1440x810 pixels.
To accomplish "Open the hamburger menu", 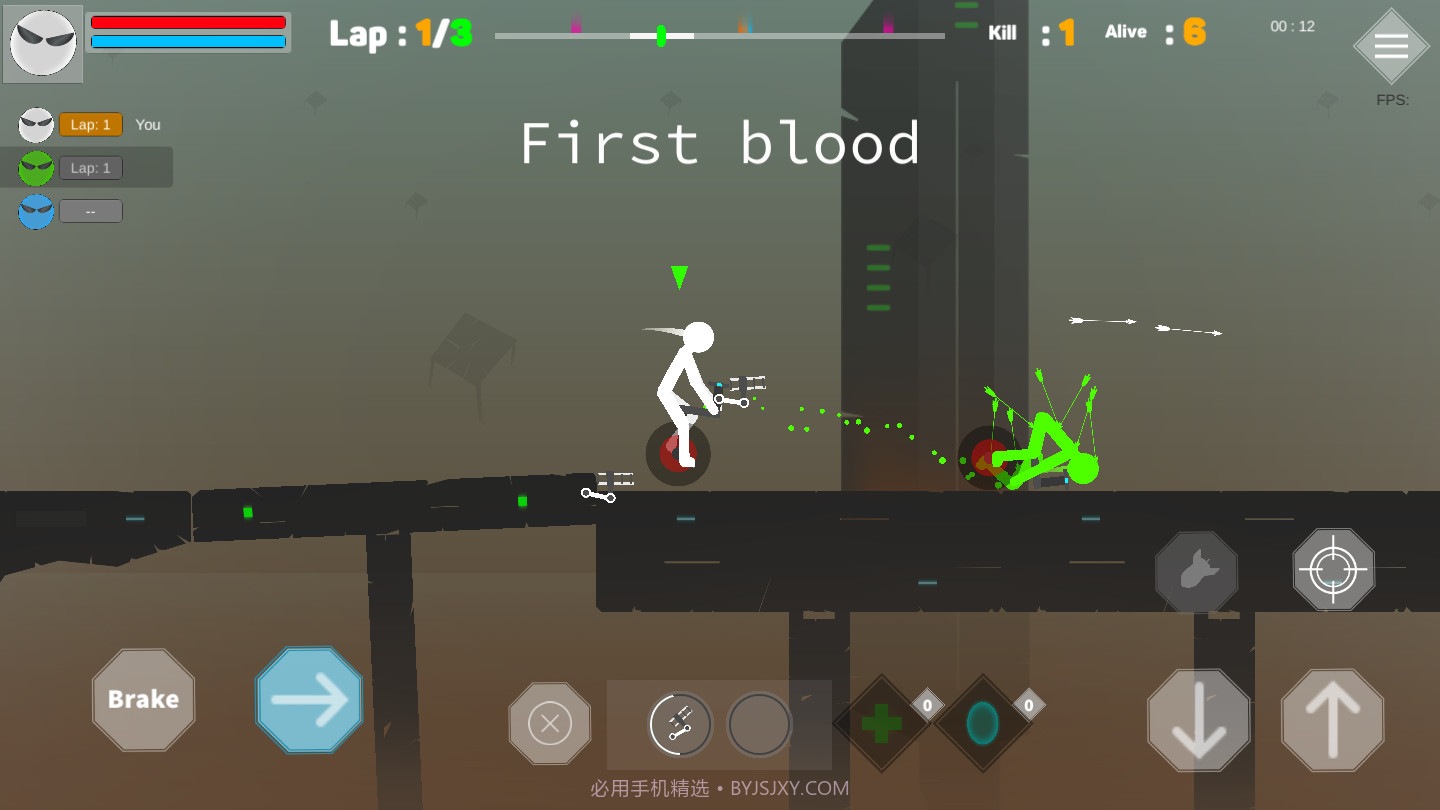I will click(1391, 47).
